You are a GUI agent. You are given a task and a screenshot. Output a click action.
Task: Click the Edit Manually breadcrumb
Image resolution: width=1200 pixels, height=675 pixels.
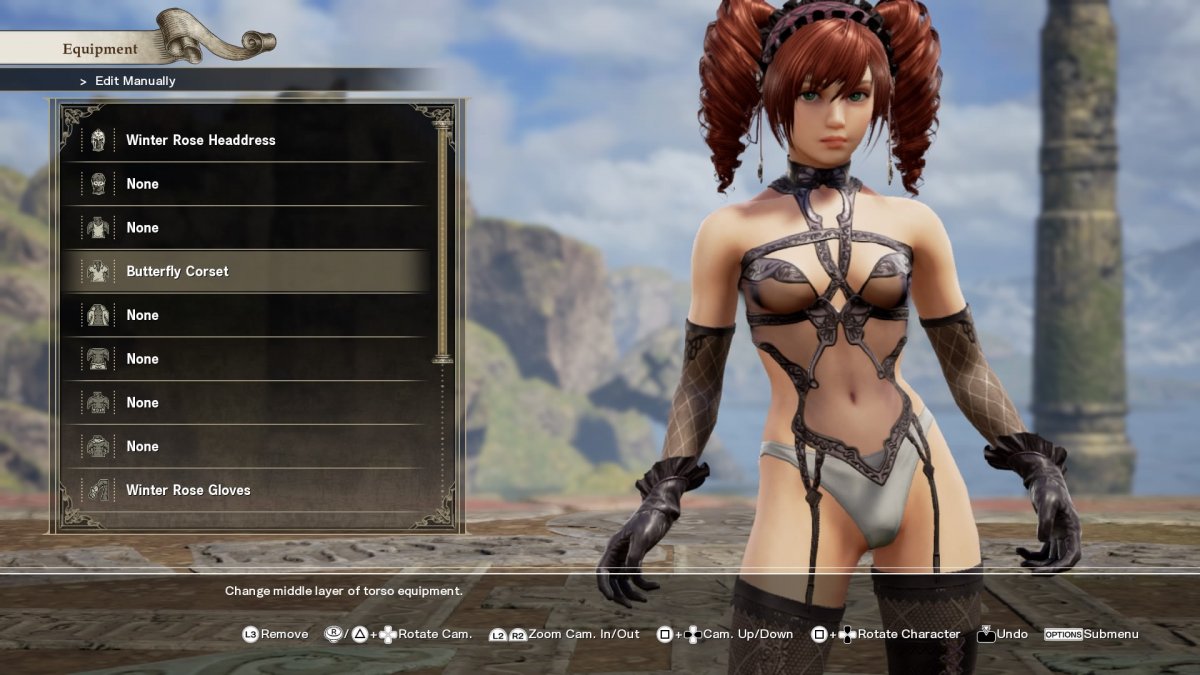tap(134, 81)
